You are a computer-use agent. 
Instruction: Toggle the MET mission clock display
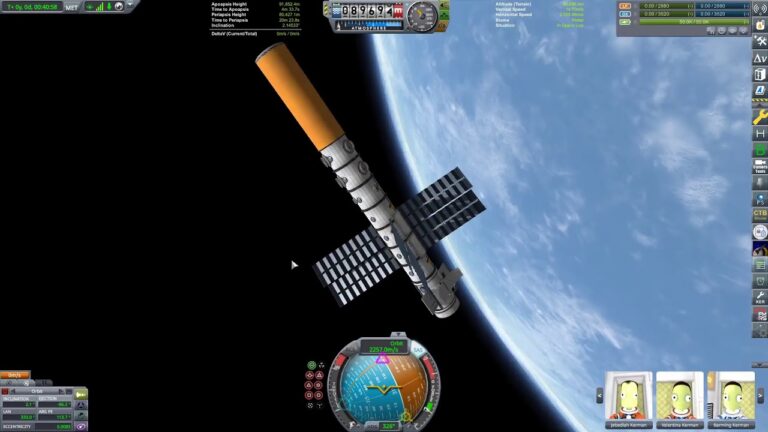click(x=72, y=7)
